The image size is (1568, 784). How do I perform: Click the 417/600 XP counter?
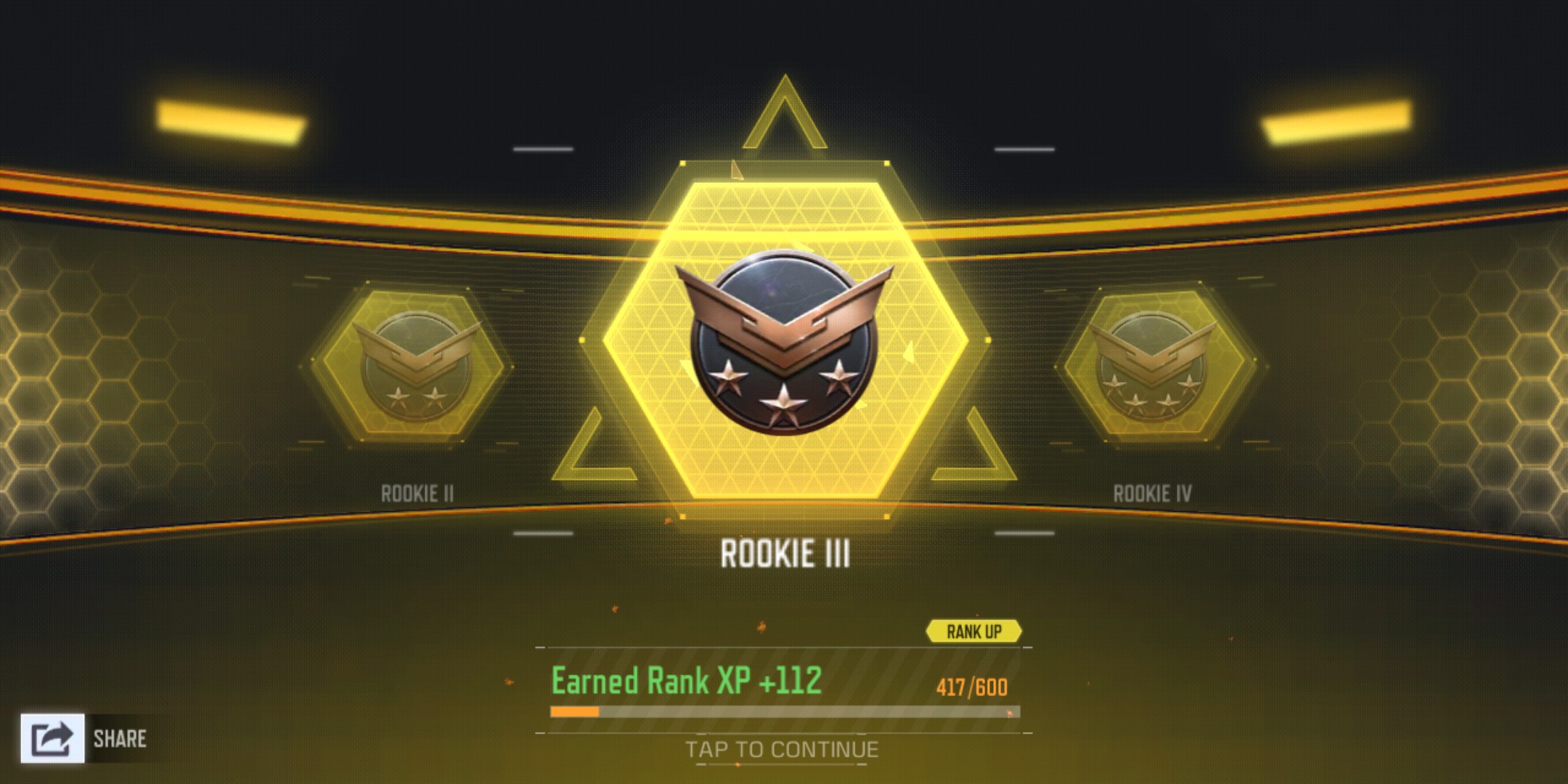coord(974,683)
